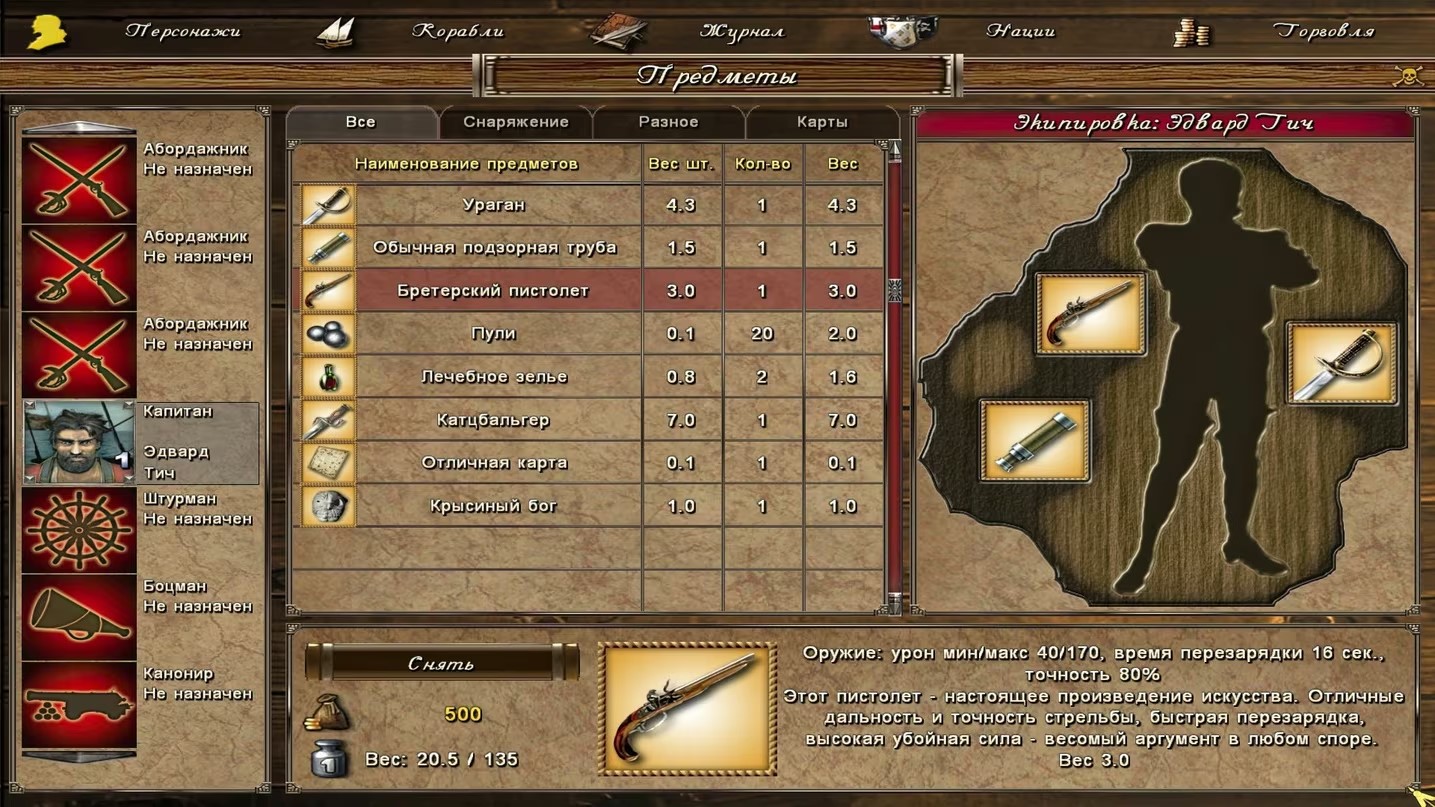This screenshot has width=1435, height=807.
Task: Click the Снять button
Action: 441,663
